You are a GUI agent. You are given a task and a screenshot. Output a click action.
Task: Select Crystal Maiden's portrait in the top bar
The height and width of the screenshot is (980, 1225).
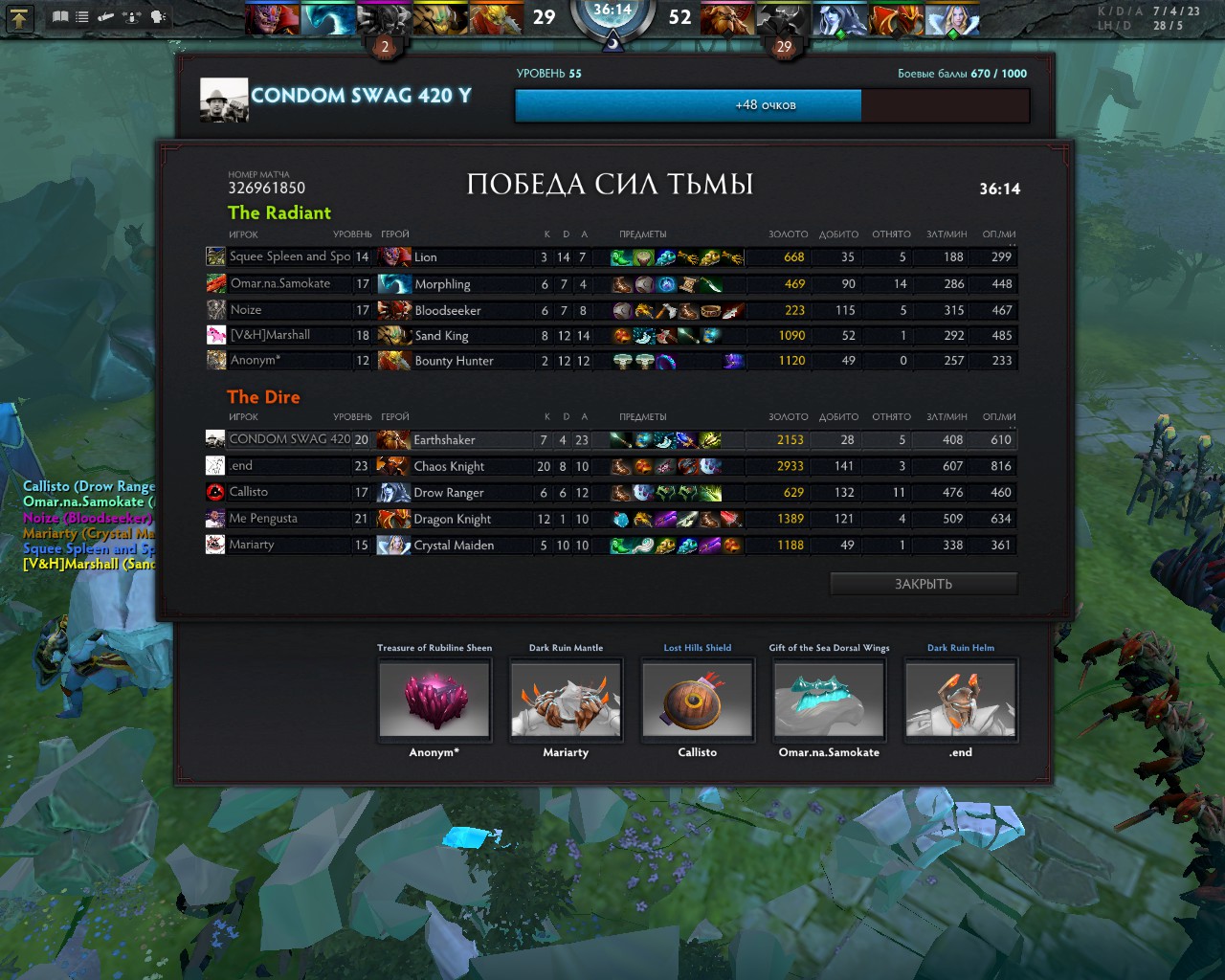click(953, 19)
